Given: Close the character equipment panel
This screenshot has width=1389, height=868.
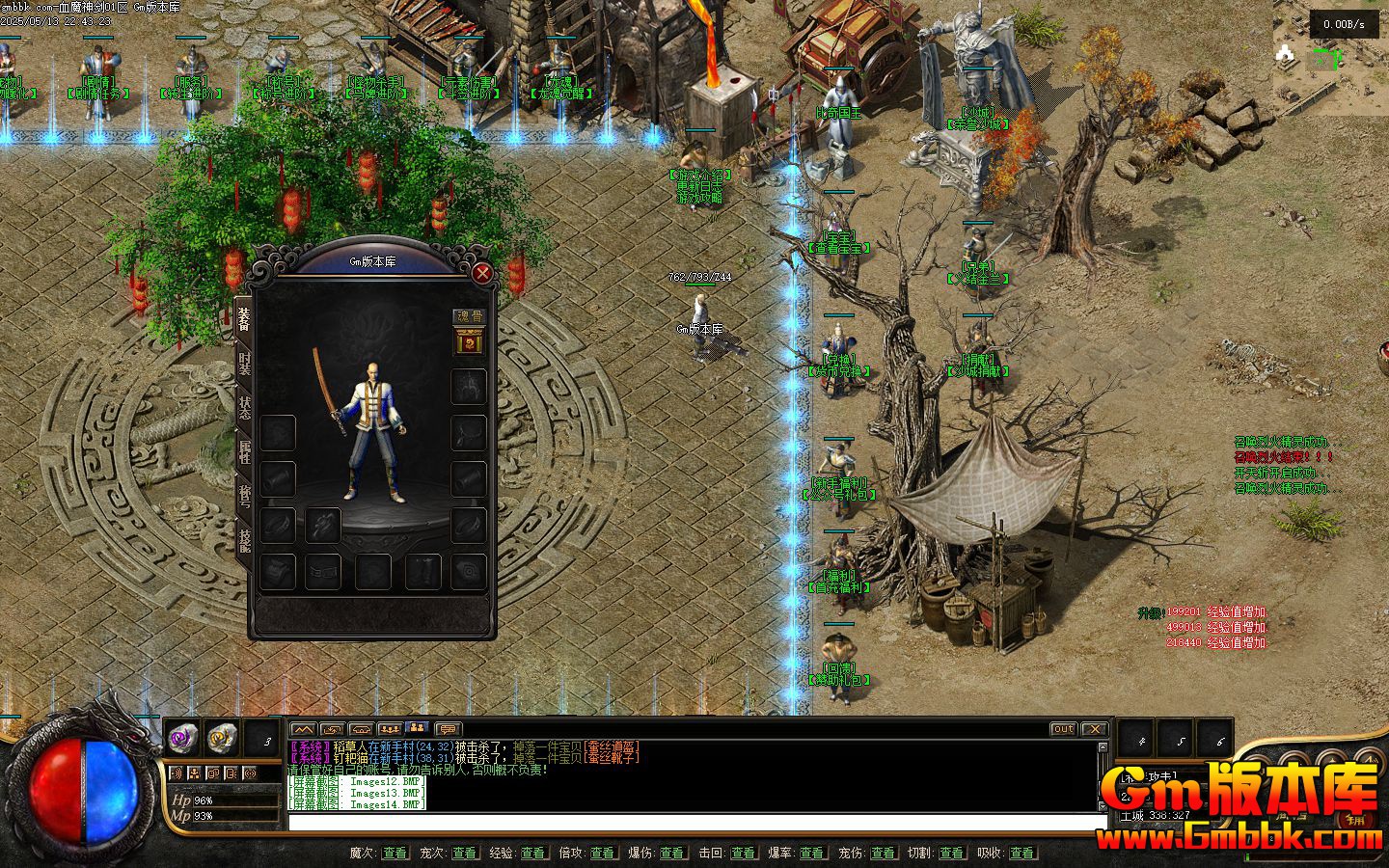Looking at the screenshot, I should coord(482,273).
